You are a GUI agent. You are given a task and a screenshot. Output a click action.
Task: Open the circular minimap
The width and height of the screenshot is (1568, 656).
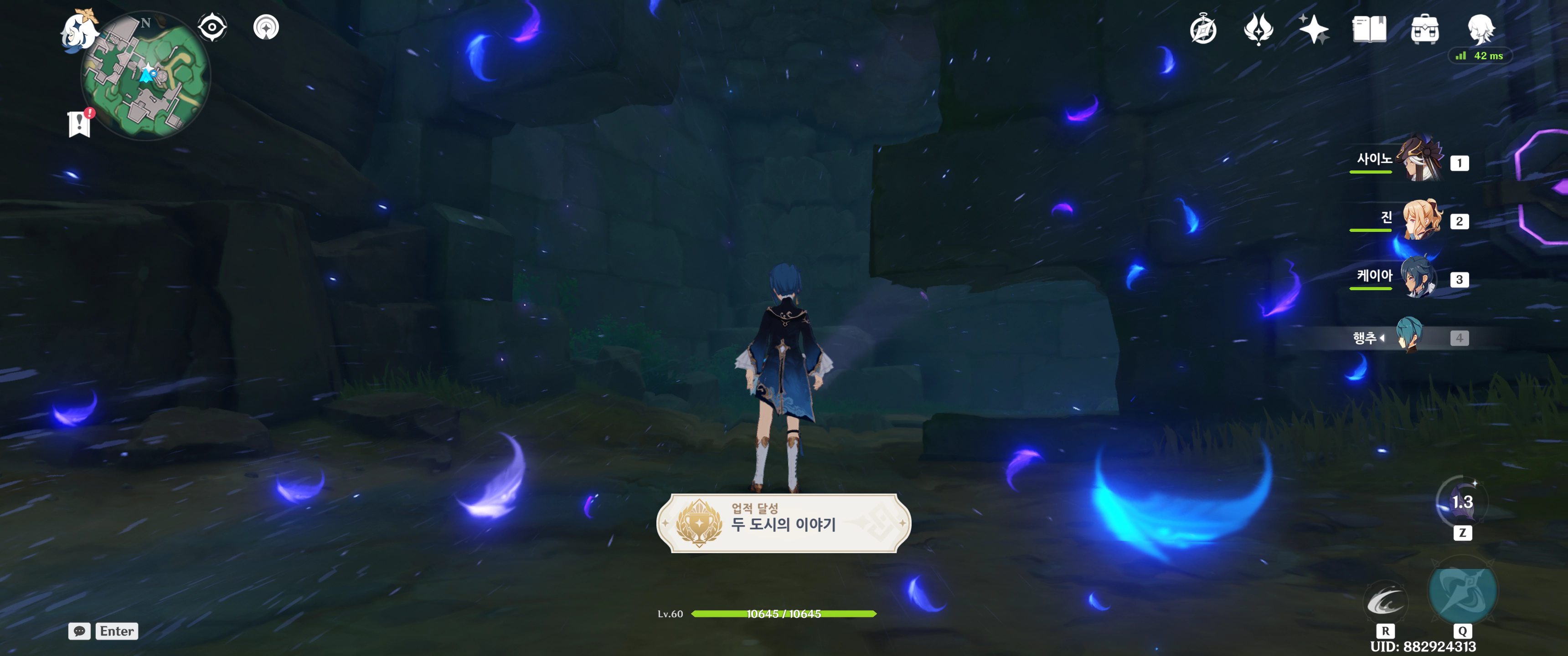[x=146, y=77]
